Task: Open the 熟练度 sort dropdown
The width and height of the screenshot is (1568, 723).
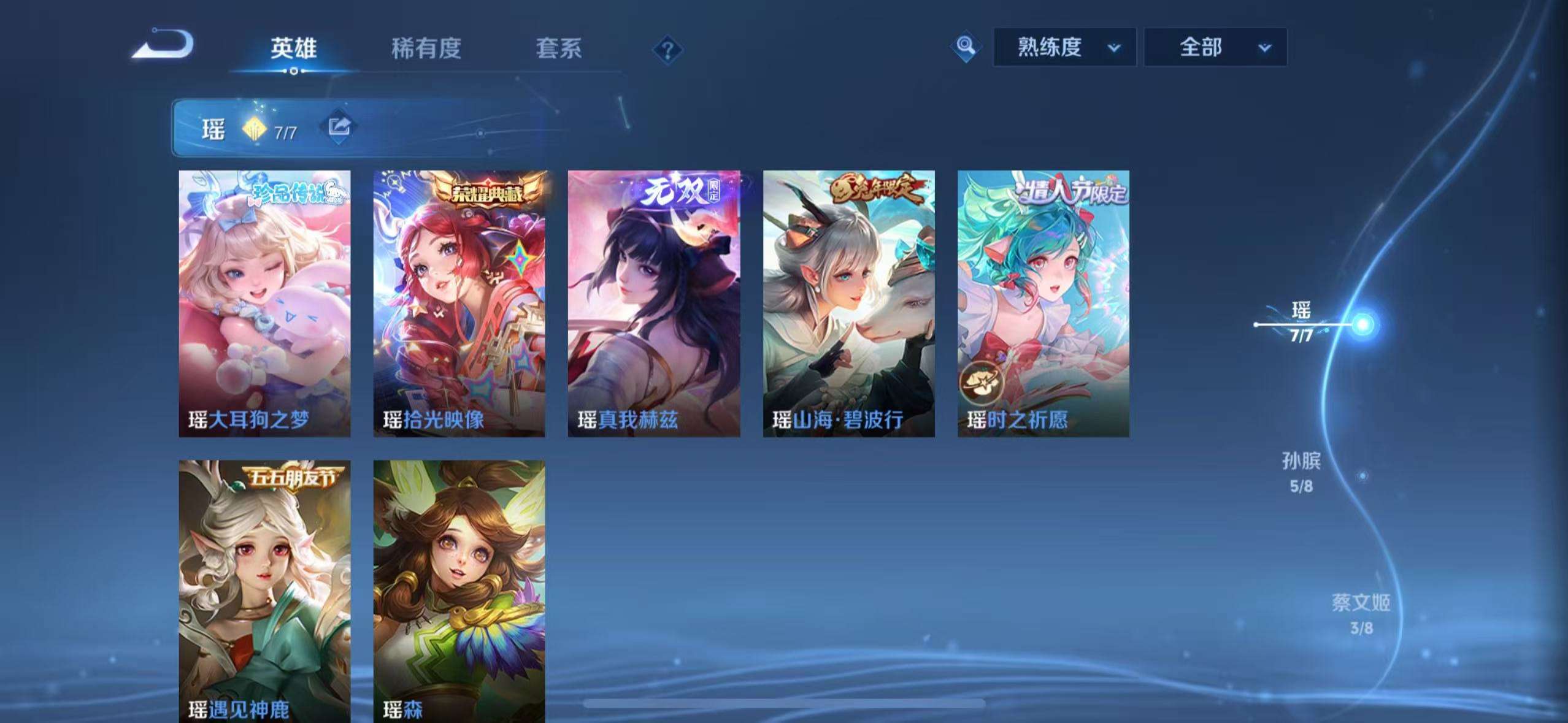Action: click(x=1064, y=47)
